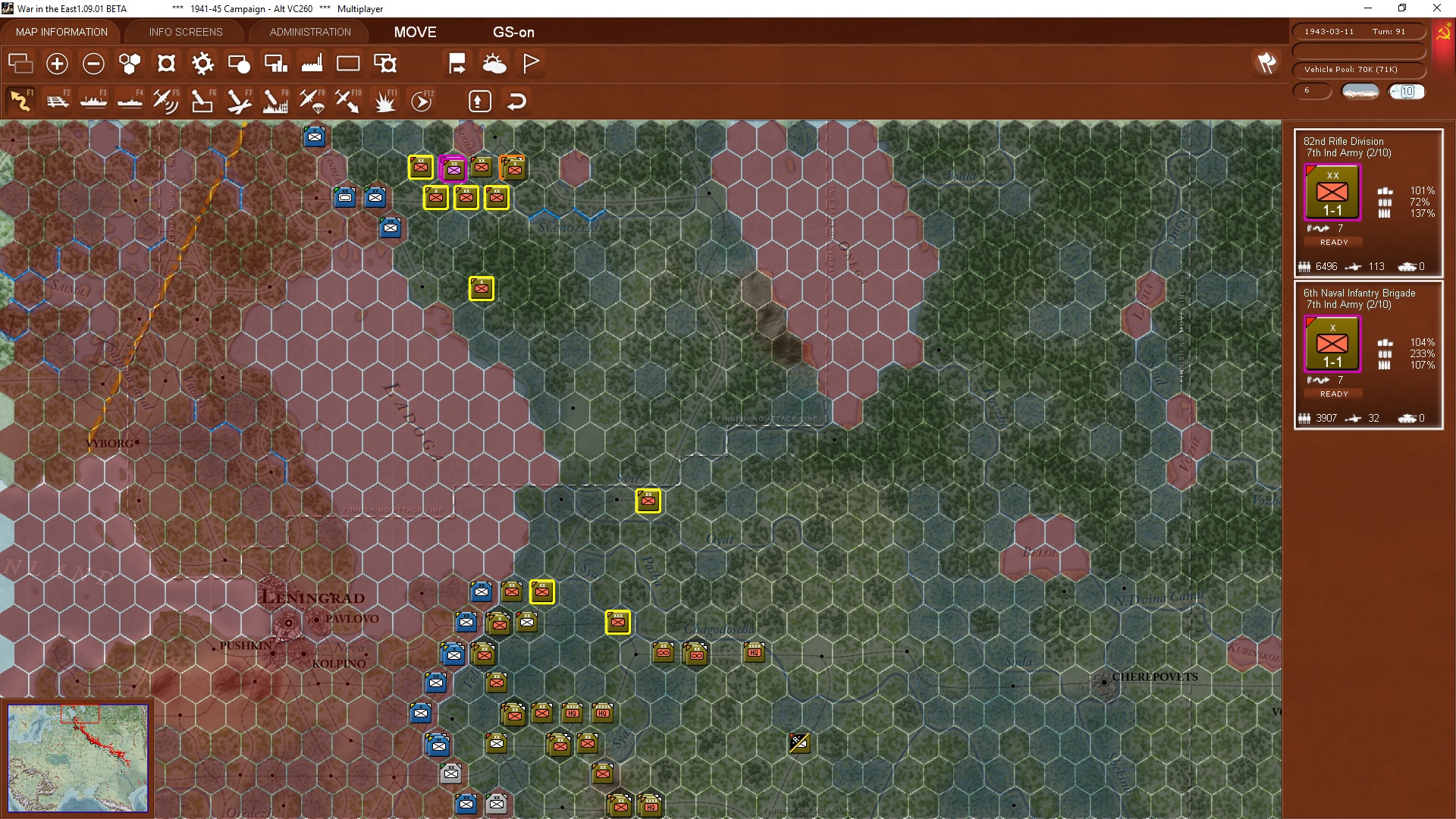1456x819 pixels.
Task: Toggle movement mode with the F1 icon
Action: [18, 100]
